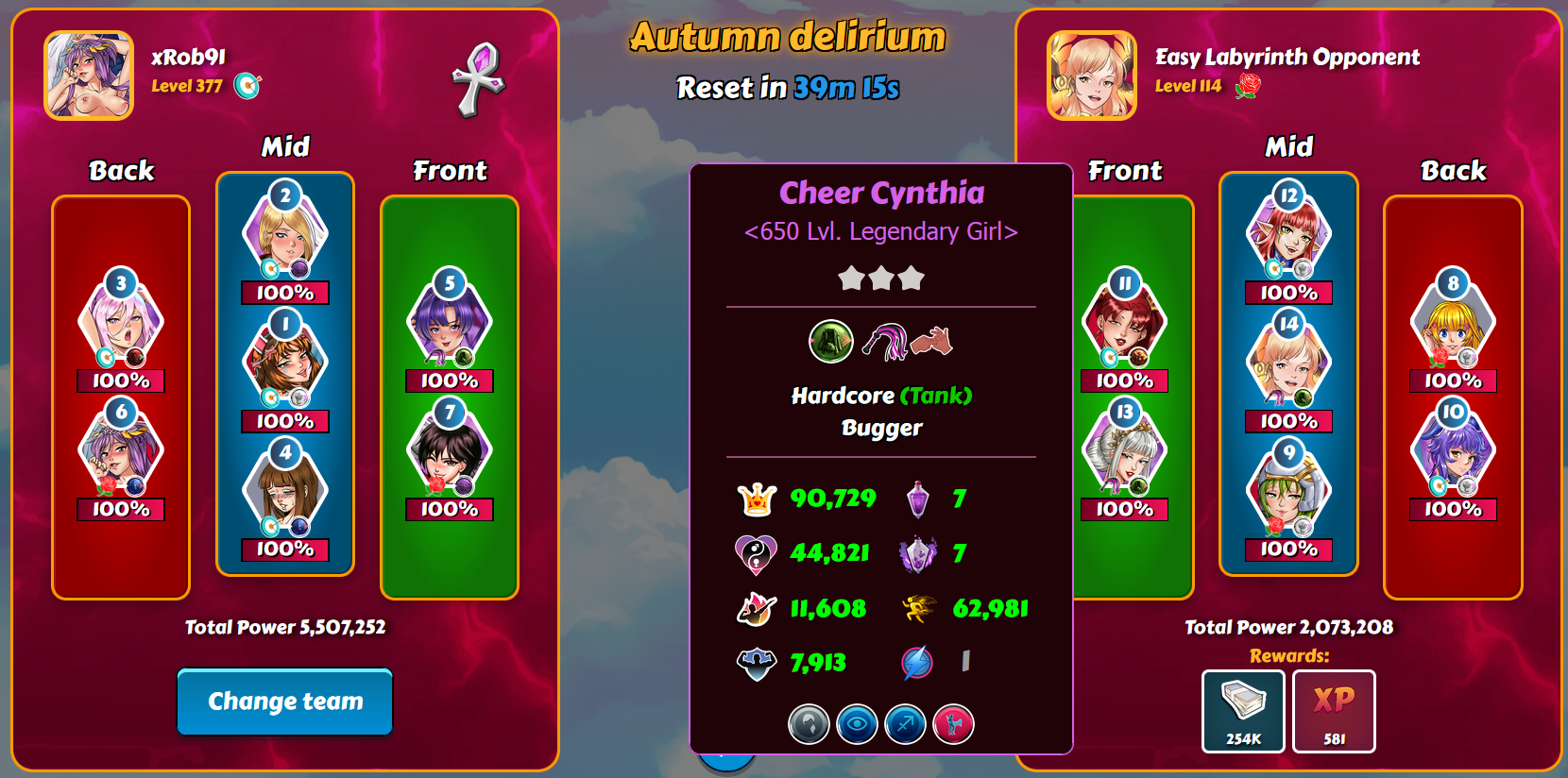
Task: Inspect opponent girl number 11
Action: coord(1124,324)
